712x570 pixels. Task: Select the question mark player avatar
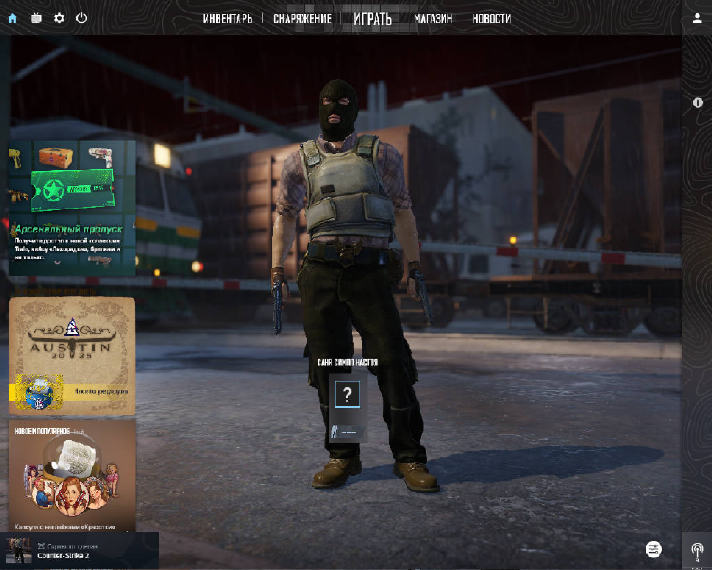(x=347, y=393)
